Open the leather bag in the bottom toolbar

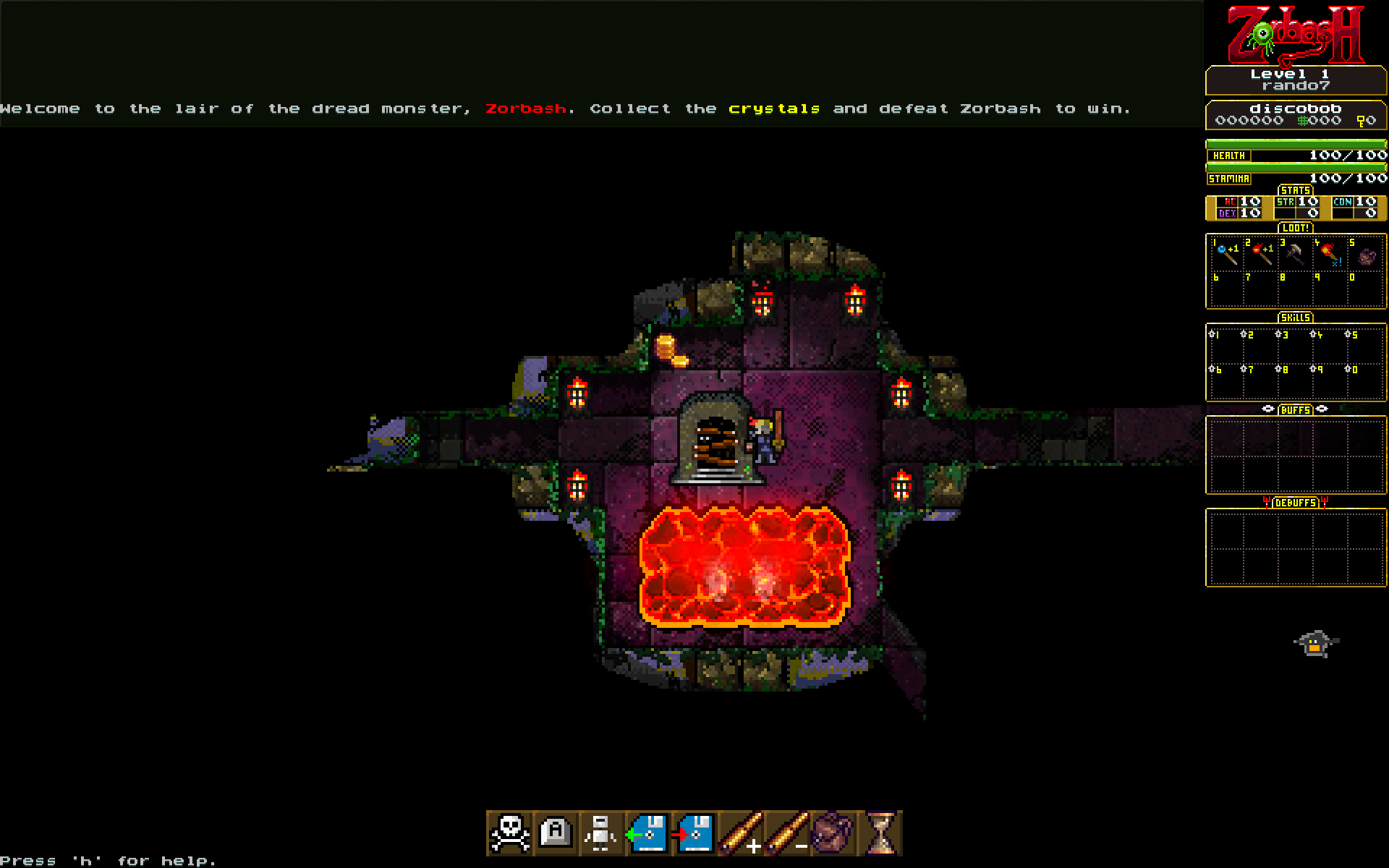tap(833, 833)
